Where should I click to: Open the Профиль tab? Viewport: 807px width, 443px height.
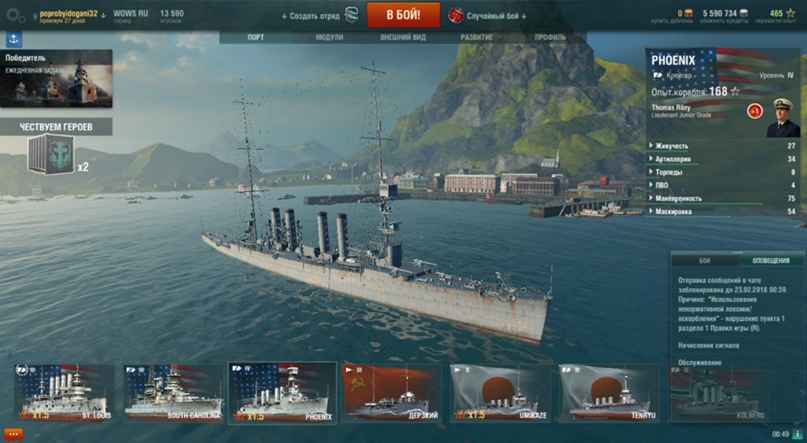550,37
